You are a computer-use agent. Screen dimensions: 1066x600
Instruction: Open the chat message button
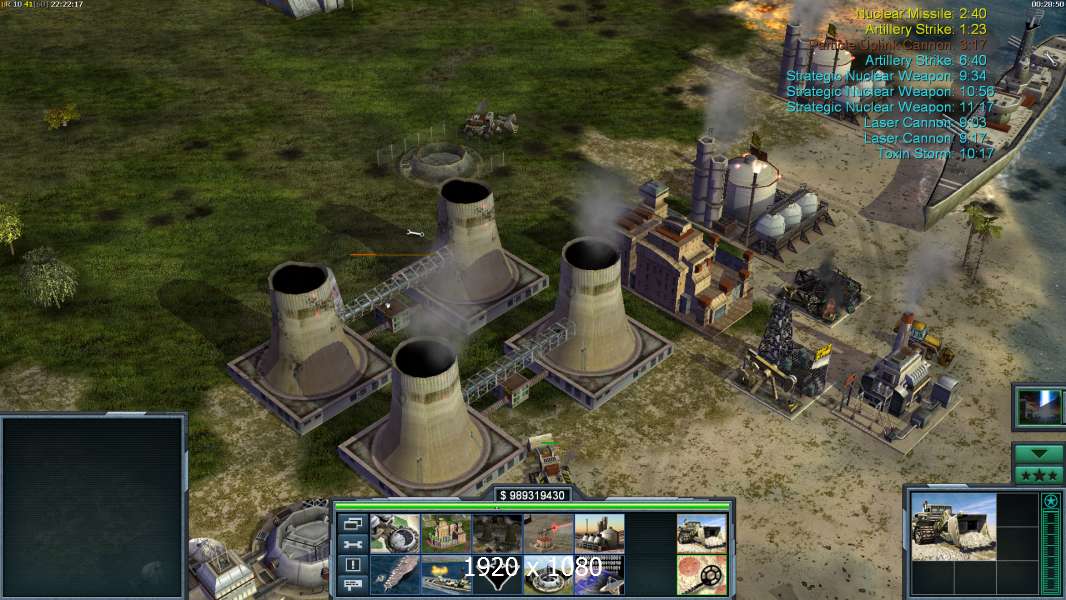pyautogui.click(x=352, y=585)
